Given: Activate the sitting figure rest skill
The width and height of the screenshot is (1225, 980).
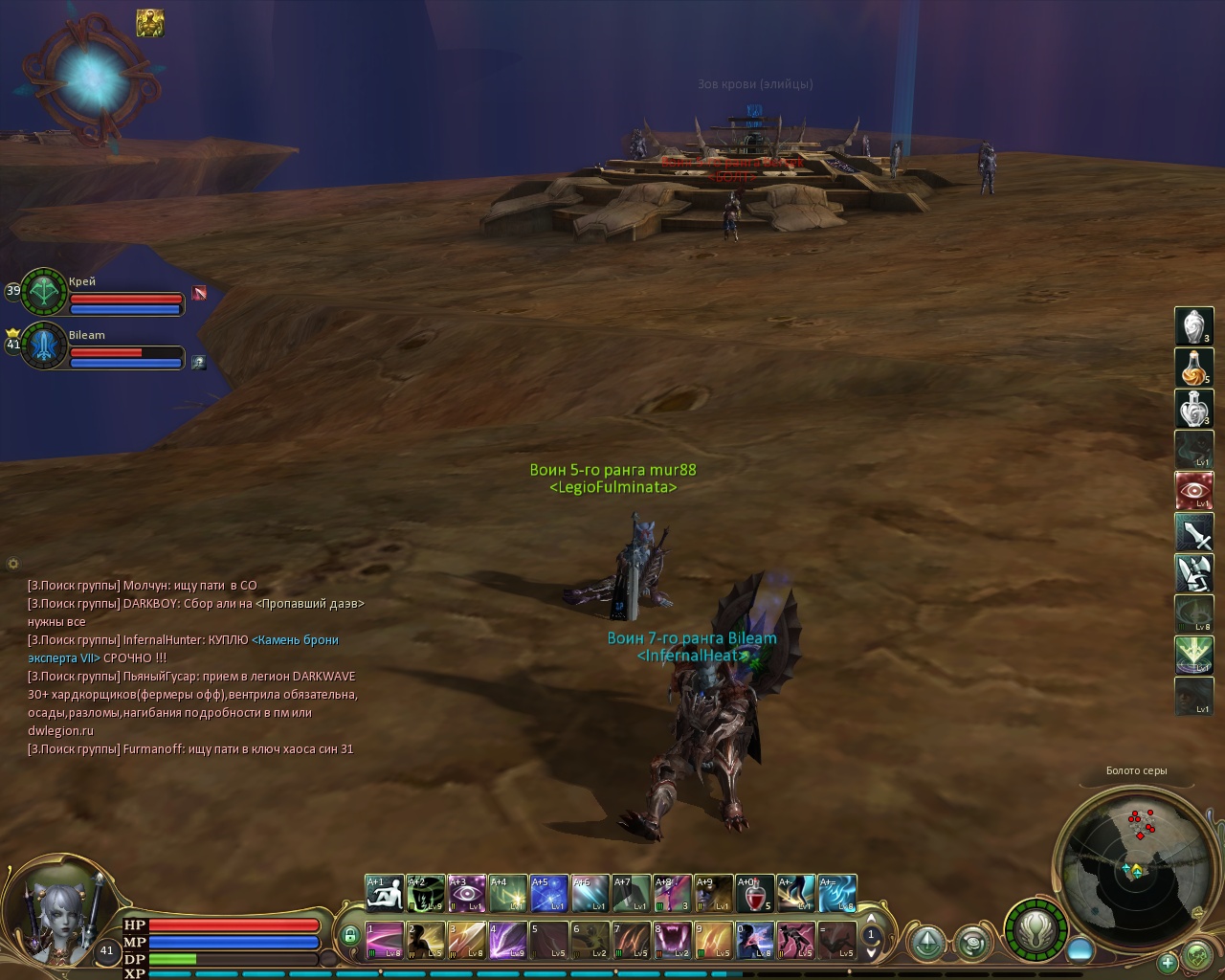Looking at the screenshot, I should click(x=384, y=895).
